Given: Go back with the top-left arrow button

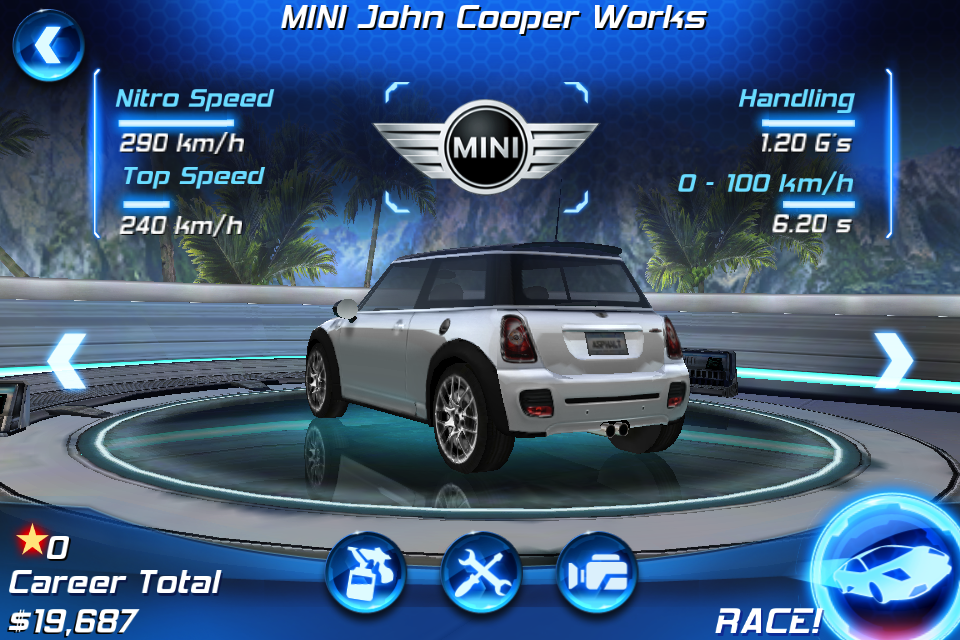Looking at the screenshot, I should (47, 45).
